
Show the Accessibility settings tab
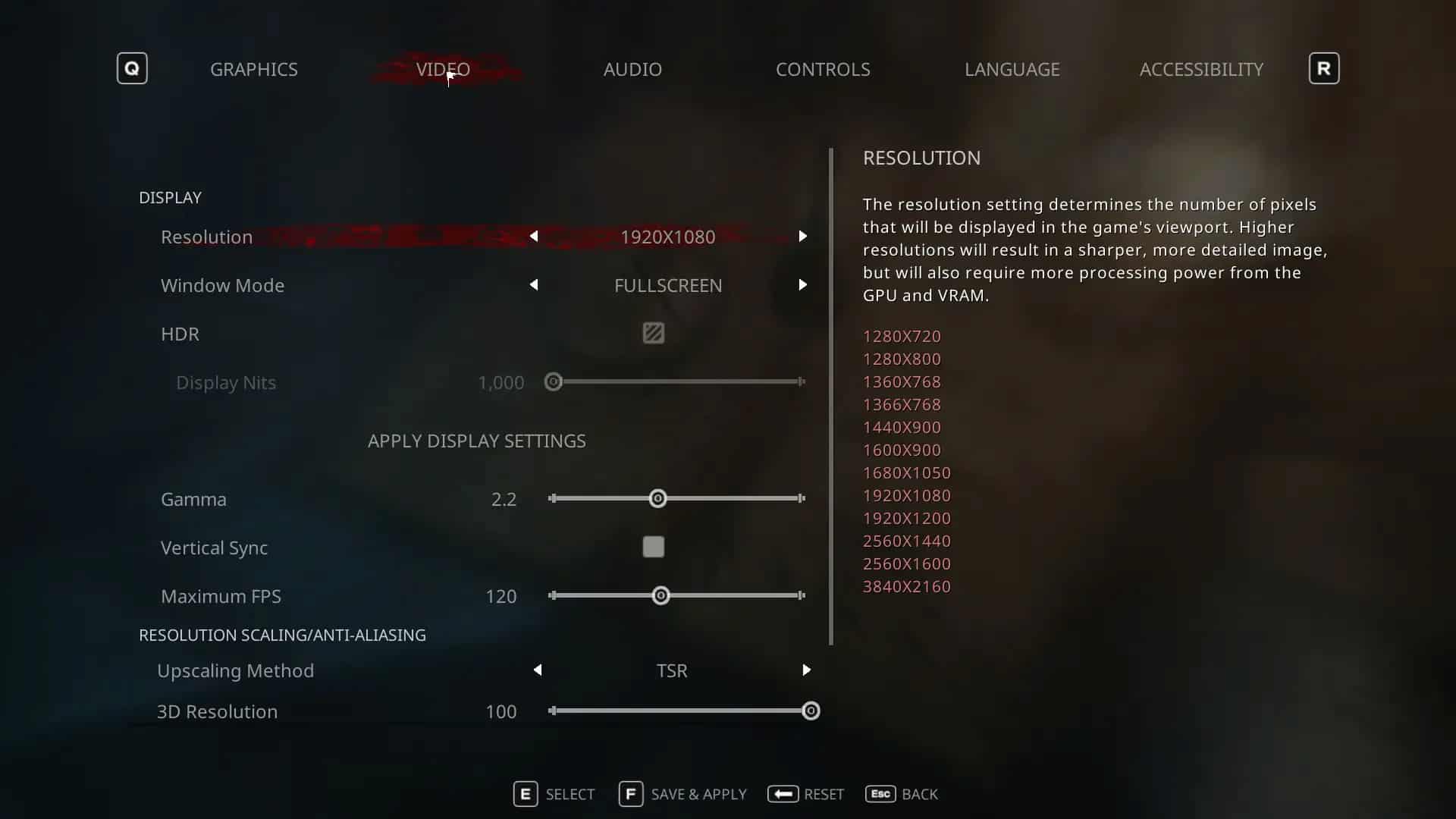click(1201, 69)
